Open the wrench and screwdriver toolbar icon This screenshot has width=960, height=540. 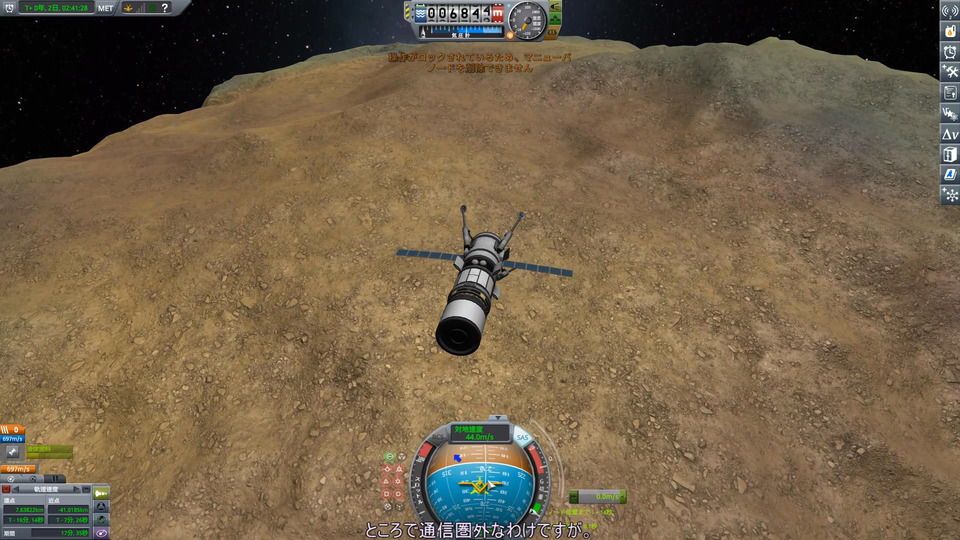(950, 72)
